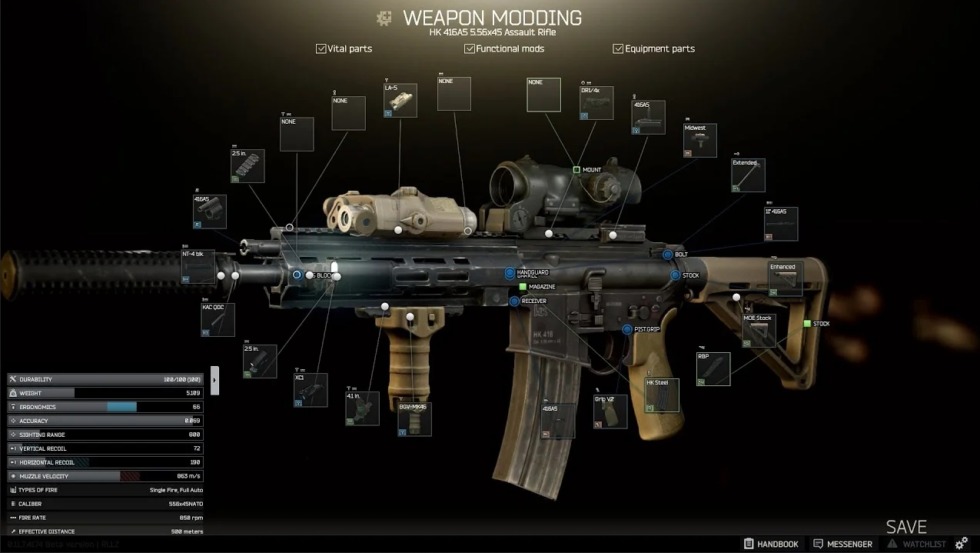Toggle the Vital parts checkbox
The width and height of the screenshot is (980, 553).
coord(321,48)
